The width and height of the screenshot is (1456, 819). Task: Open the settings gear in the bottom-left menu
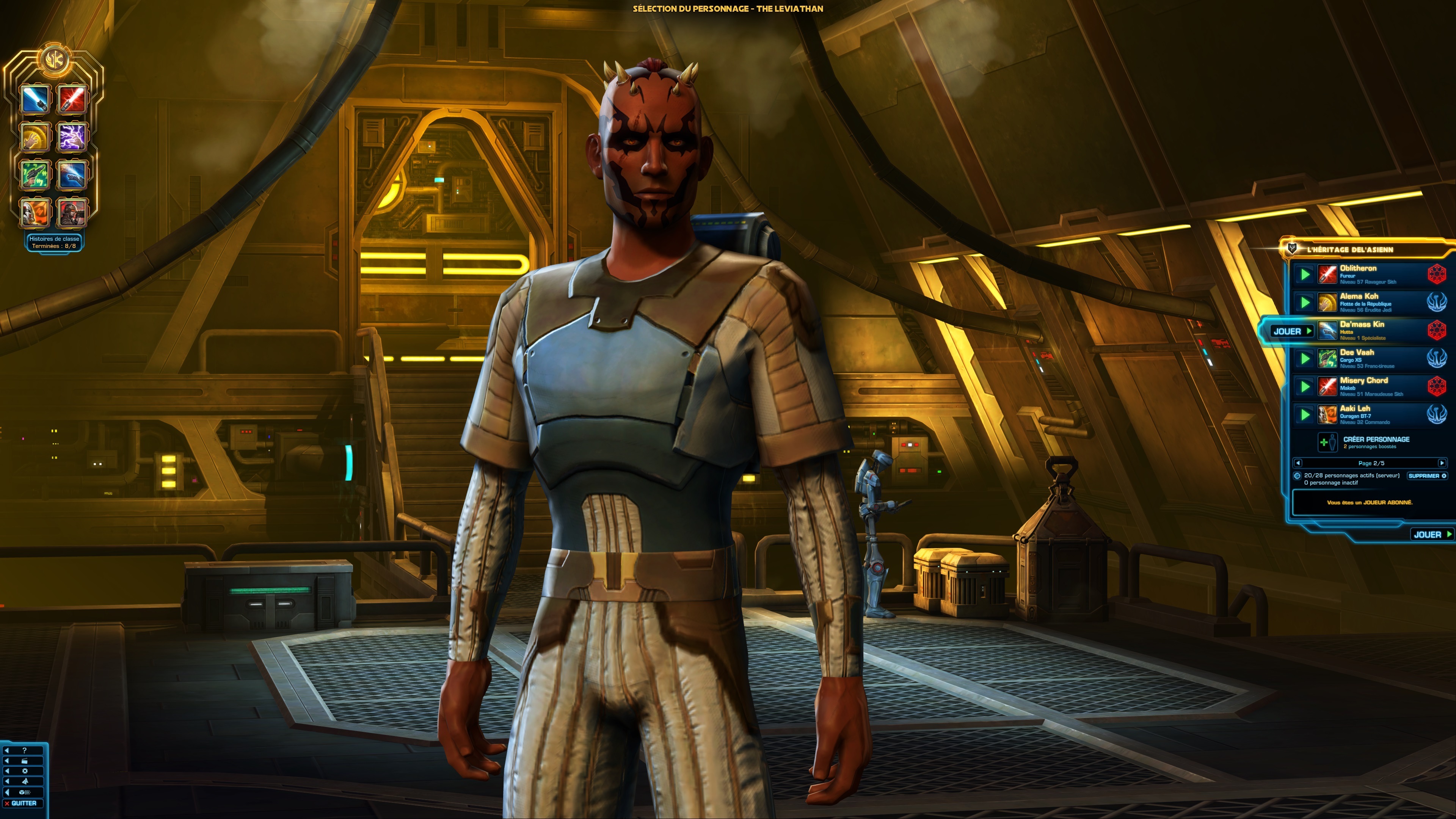[25, 772]
